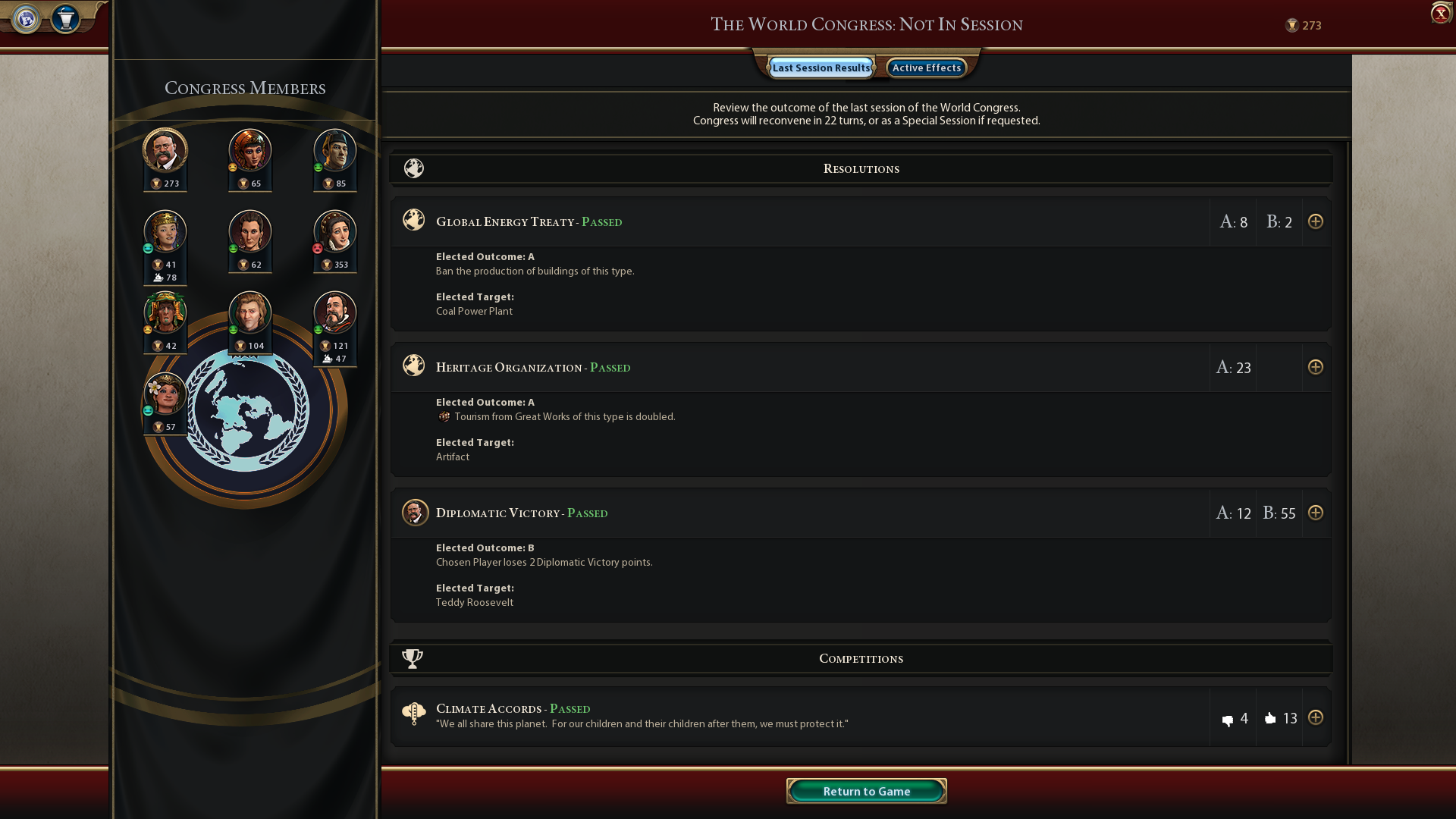The height and width of the screenshot is (819, 1456).
Task: Select the Last Session Results tab
Action: [x=821, y=67]
